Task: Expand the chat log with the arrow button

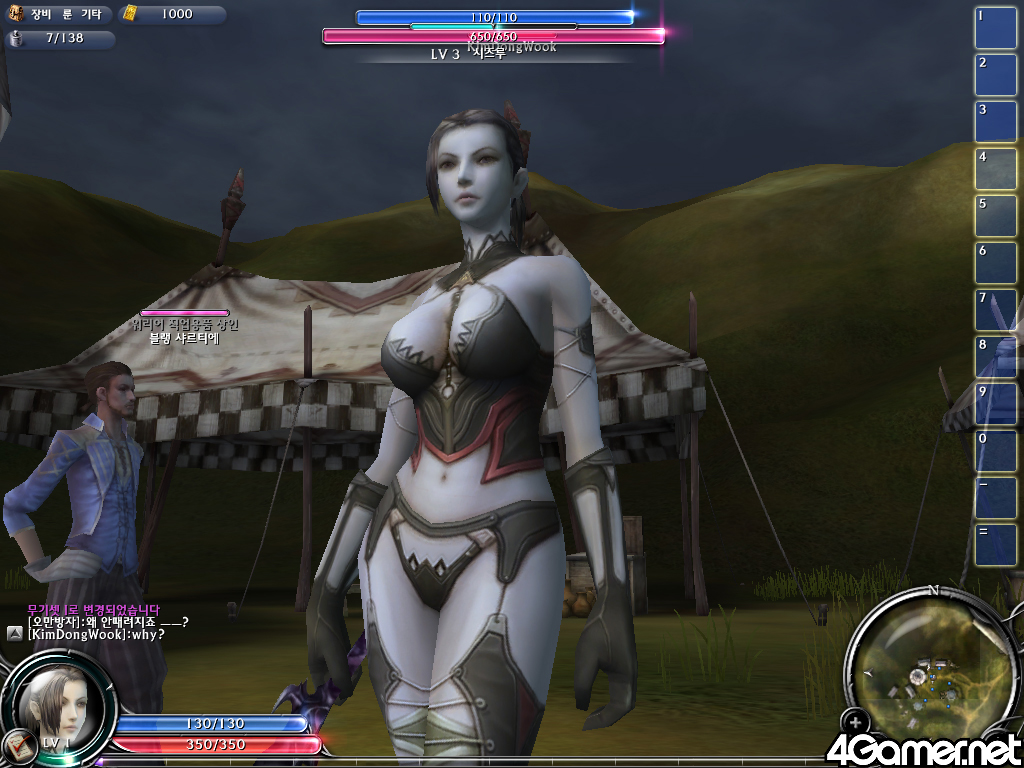Action: pos(15,633)
